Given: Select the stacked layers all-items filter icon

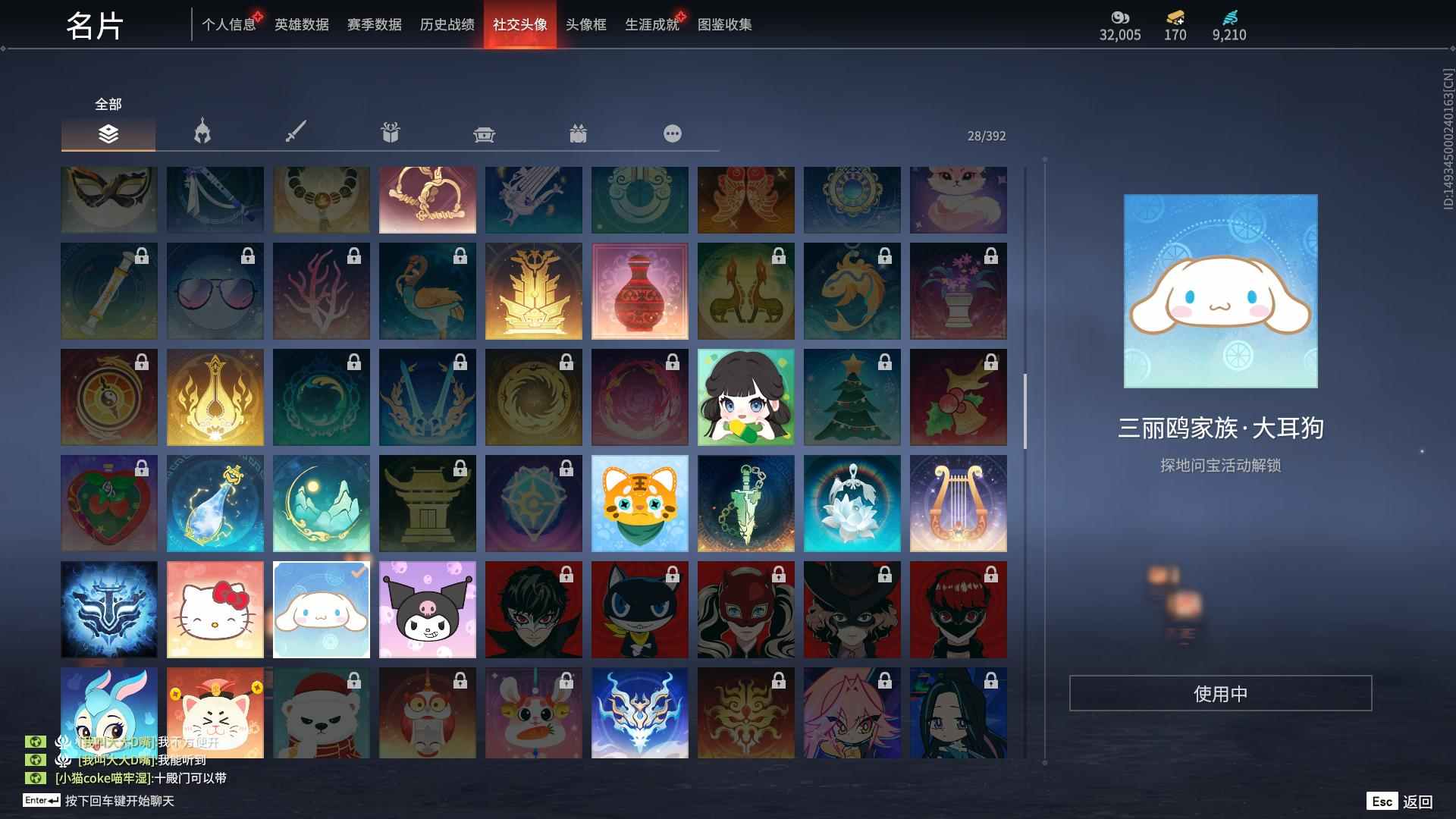Looking at the screenshot, I should 108,134.
